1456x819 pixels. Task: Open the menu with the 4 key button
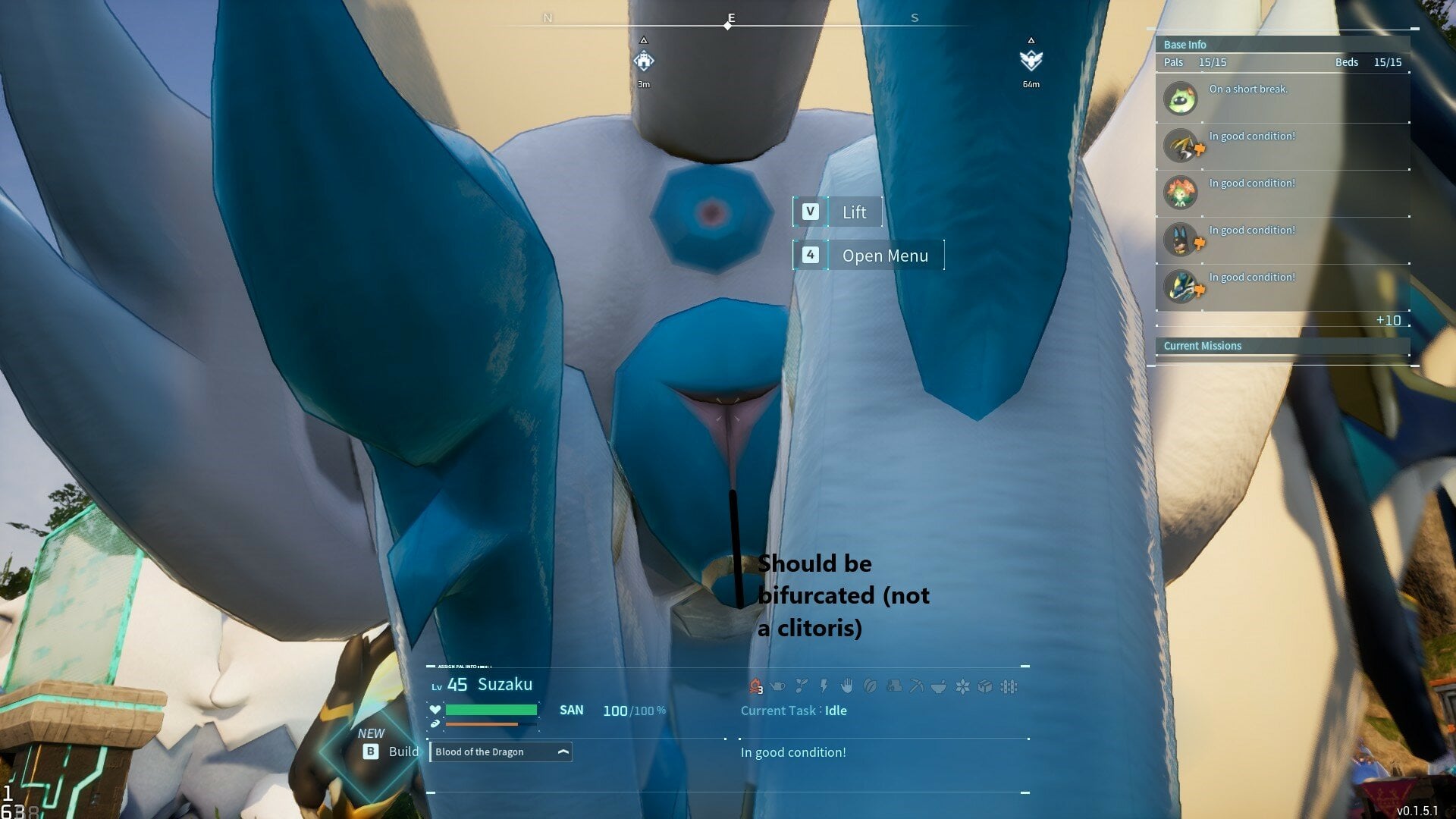click(811, 256)
